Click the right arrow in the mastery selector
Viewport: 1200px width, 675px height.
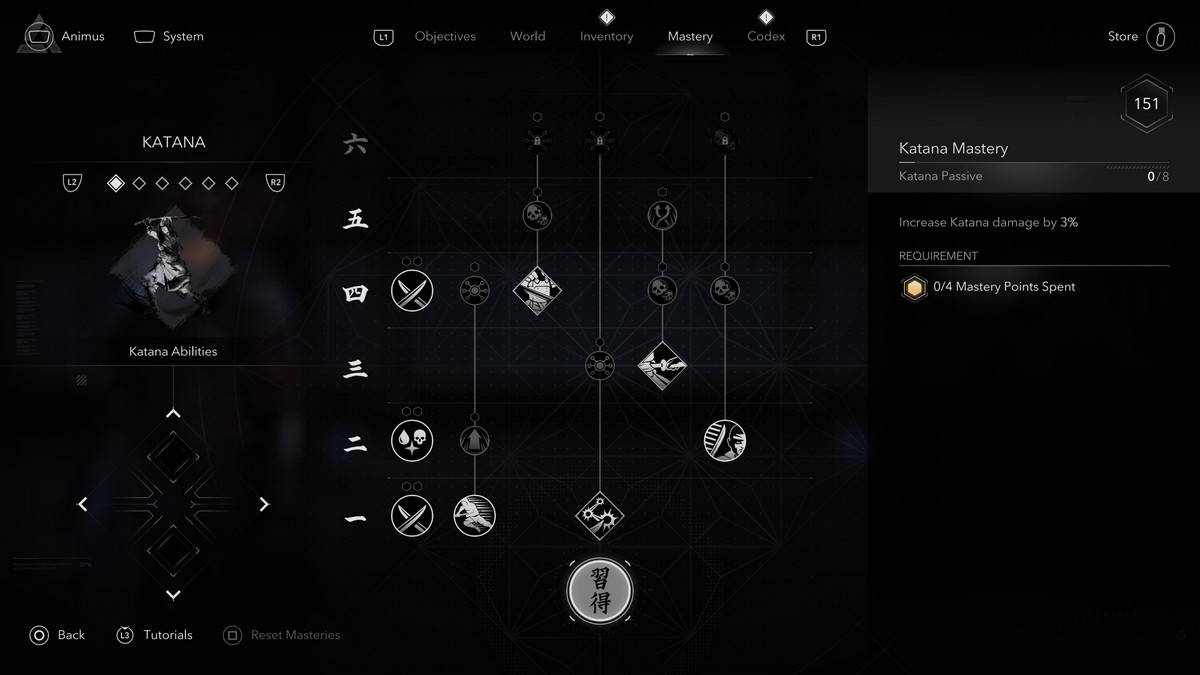pos(264,505)
